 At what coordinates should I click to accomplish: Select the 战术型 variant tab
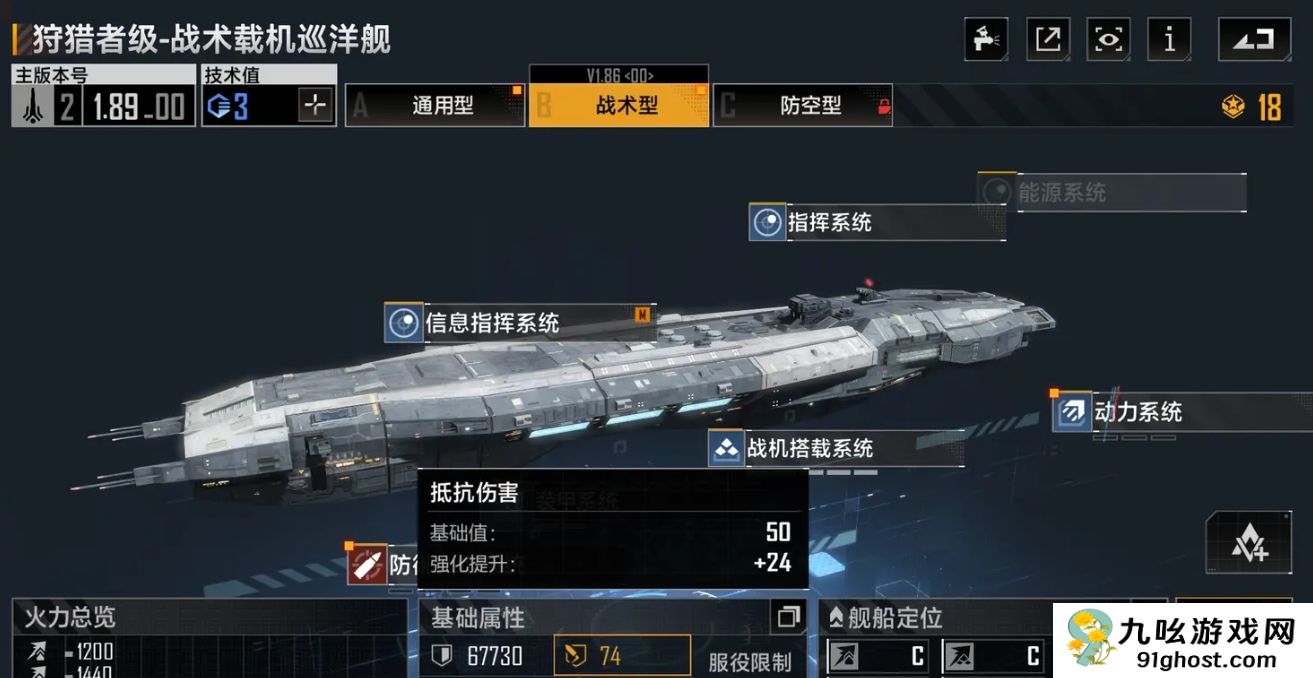(619, 105)
